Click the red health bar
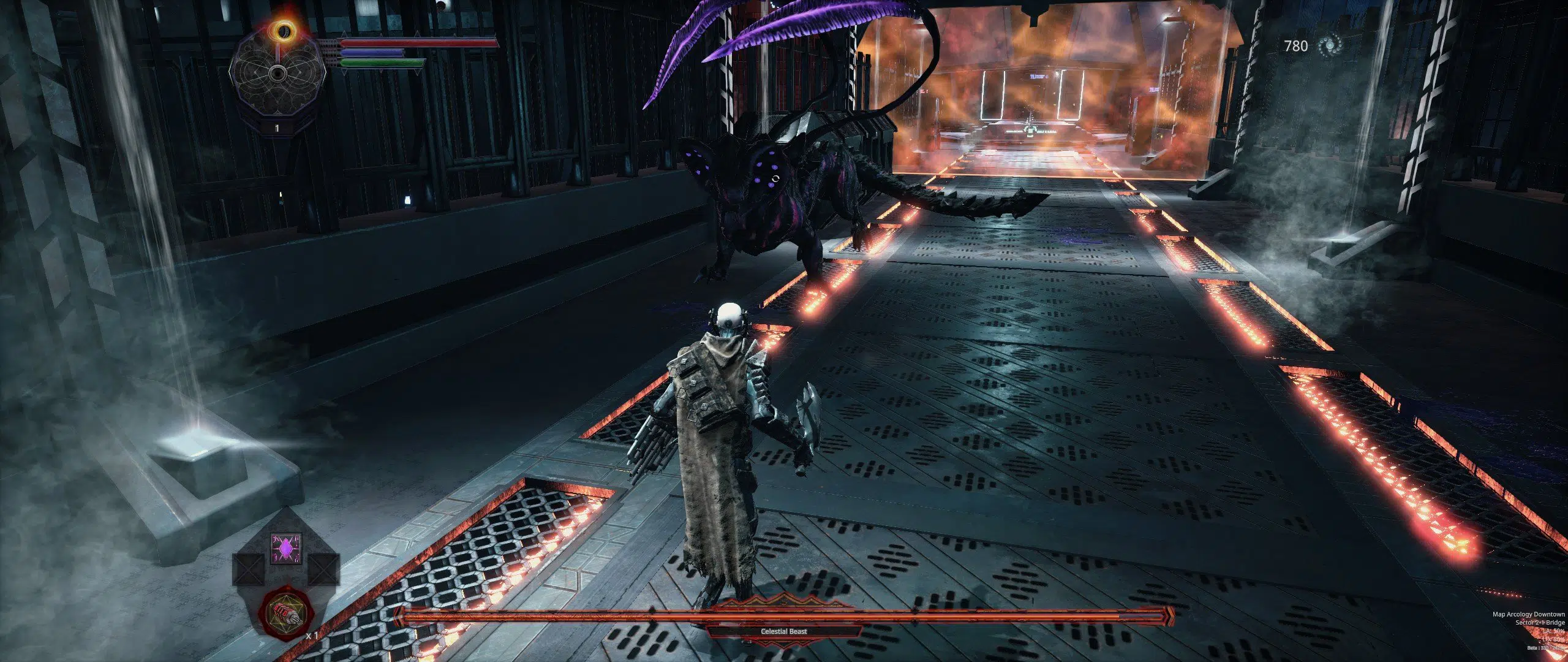 coord(386,42)
